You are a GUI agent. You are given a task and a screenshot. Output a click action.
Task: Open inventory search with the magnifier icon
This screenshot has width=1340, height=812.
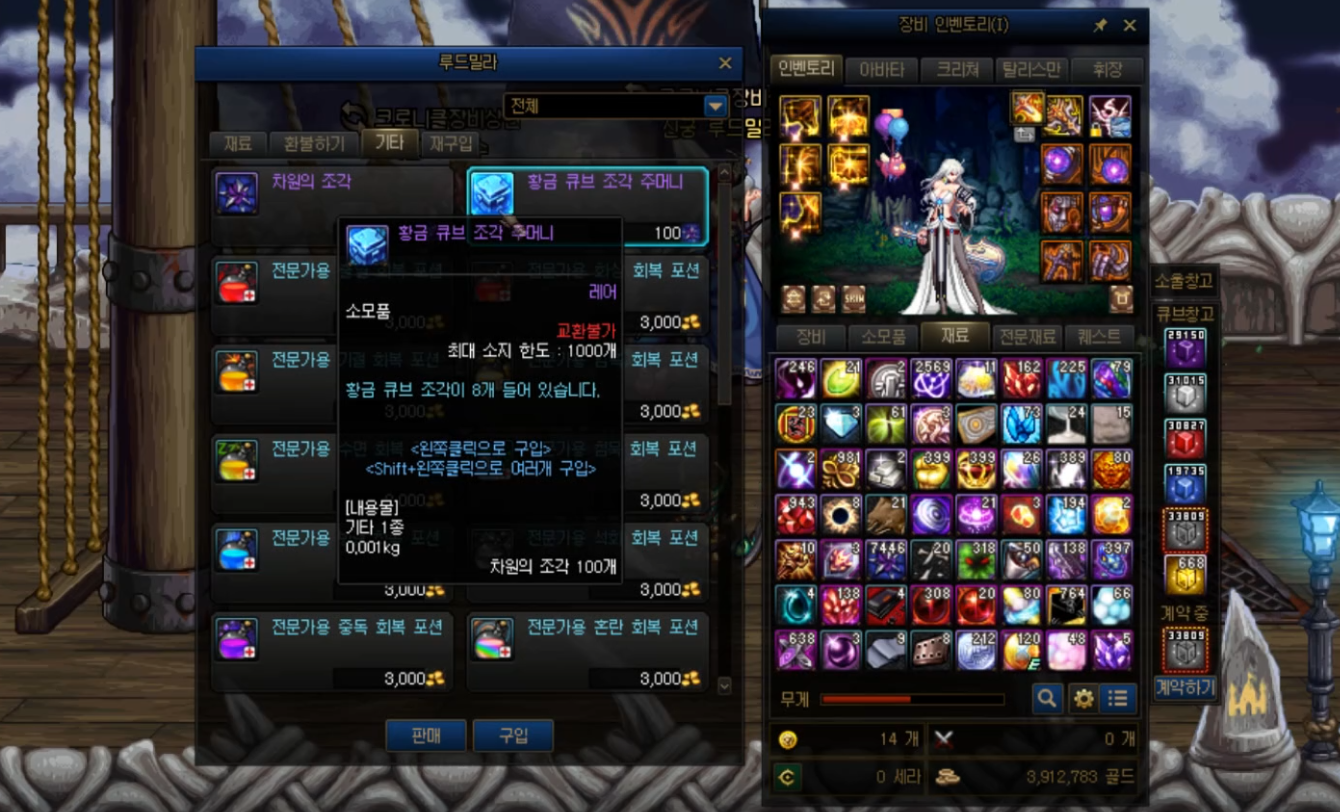pos(1047,698)
